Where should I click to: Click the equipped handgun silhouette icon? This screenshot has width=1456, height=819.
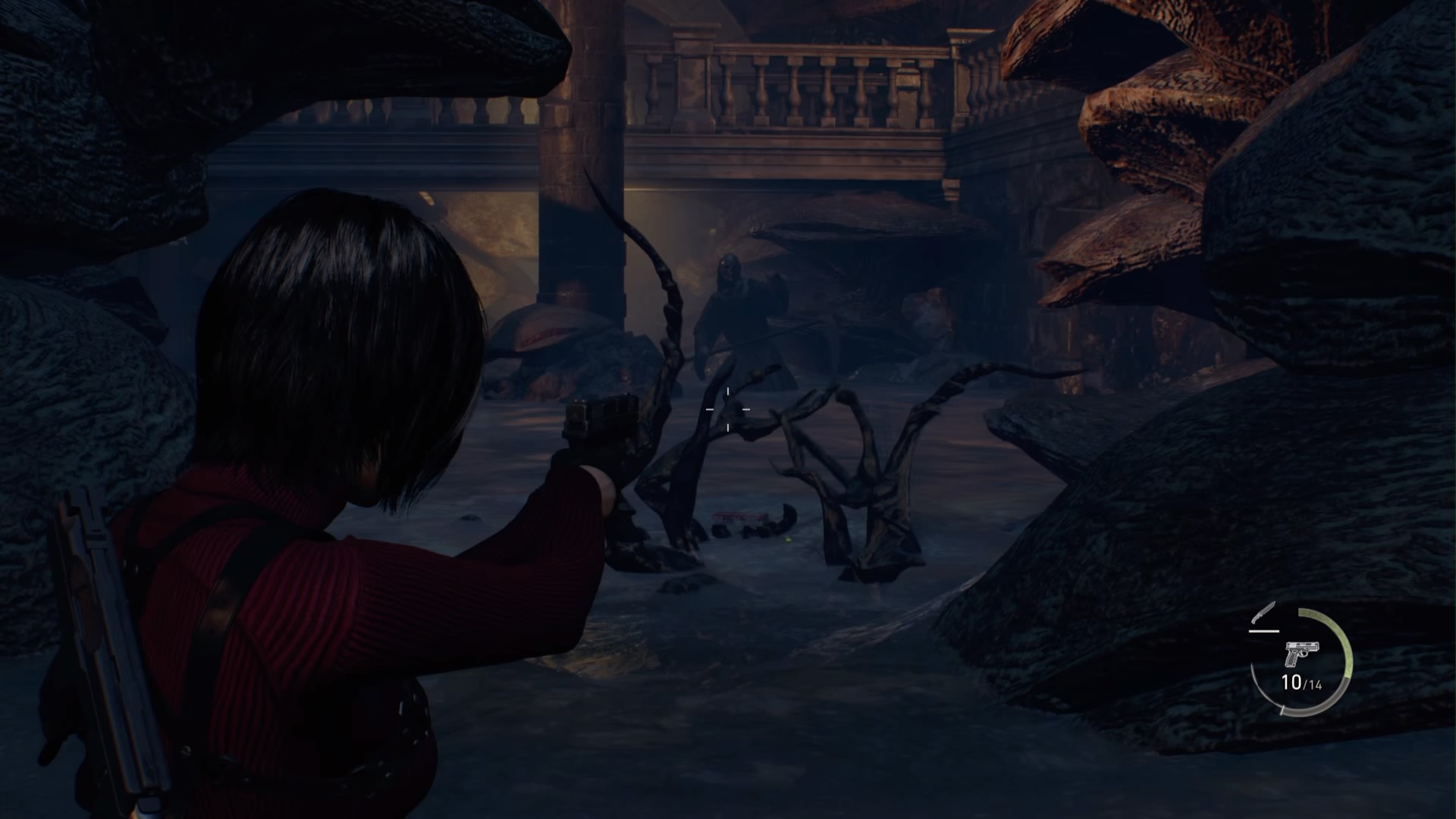(x=1302, y=654)
